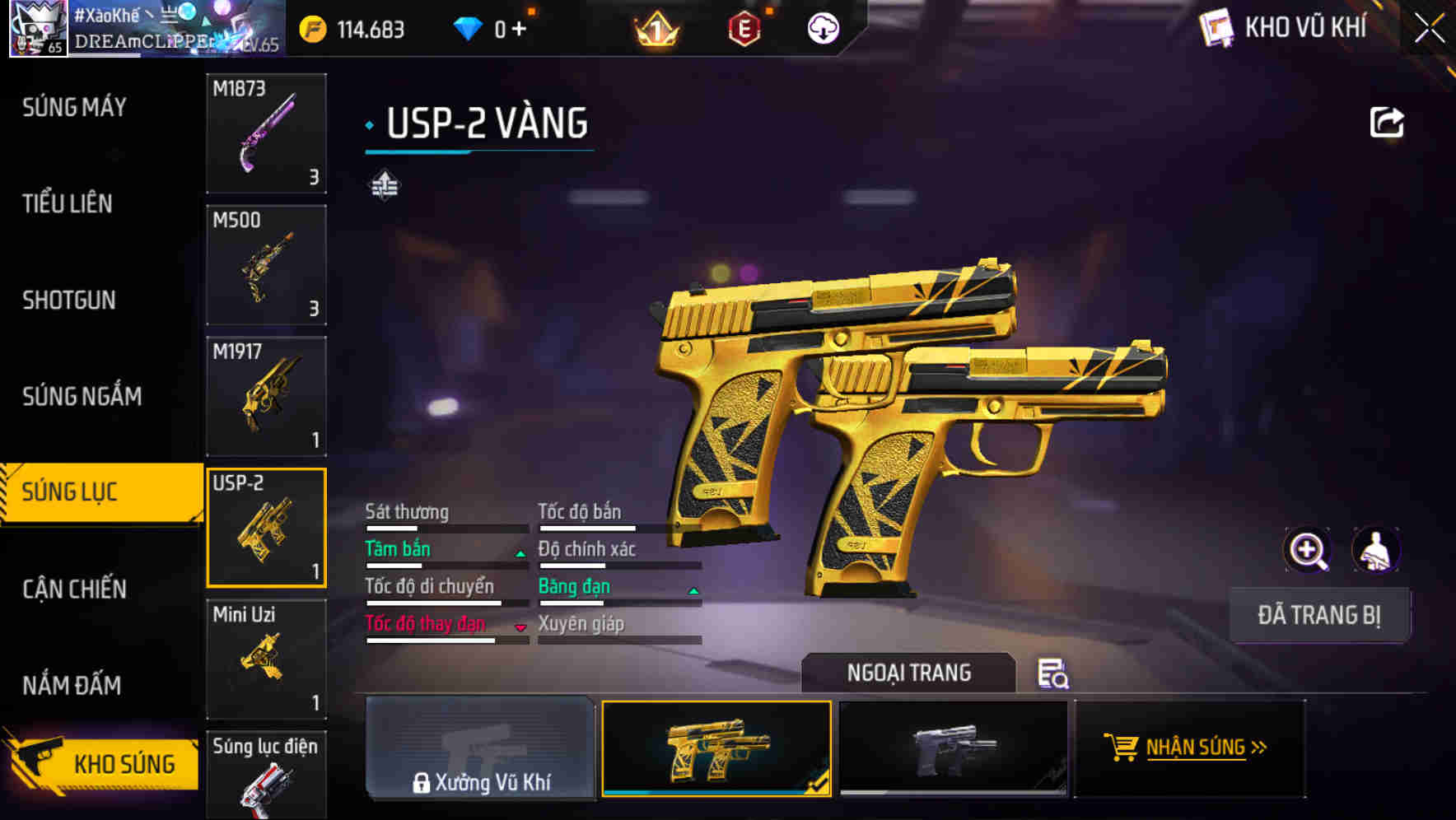Screen dimensions: 1456x820
Task: Open the magnifier zoom icon for weapon preview
Action: coord(1306,549)
